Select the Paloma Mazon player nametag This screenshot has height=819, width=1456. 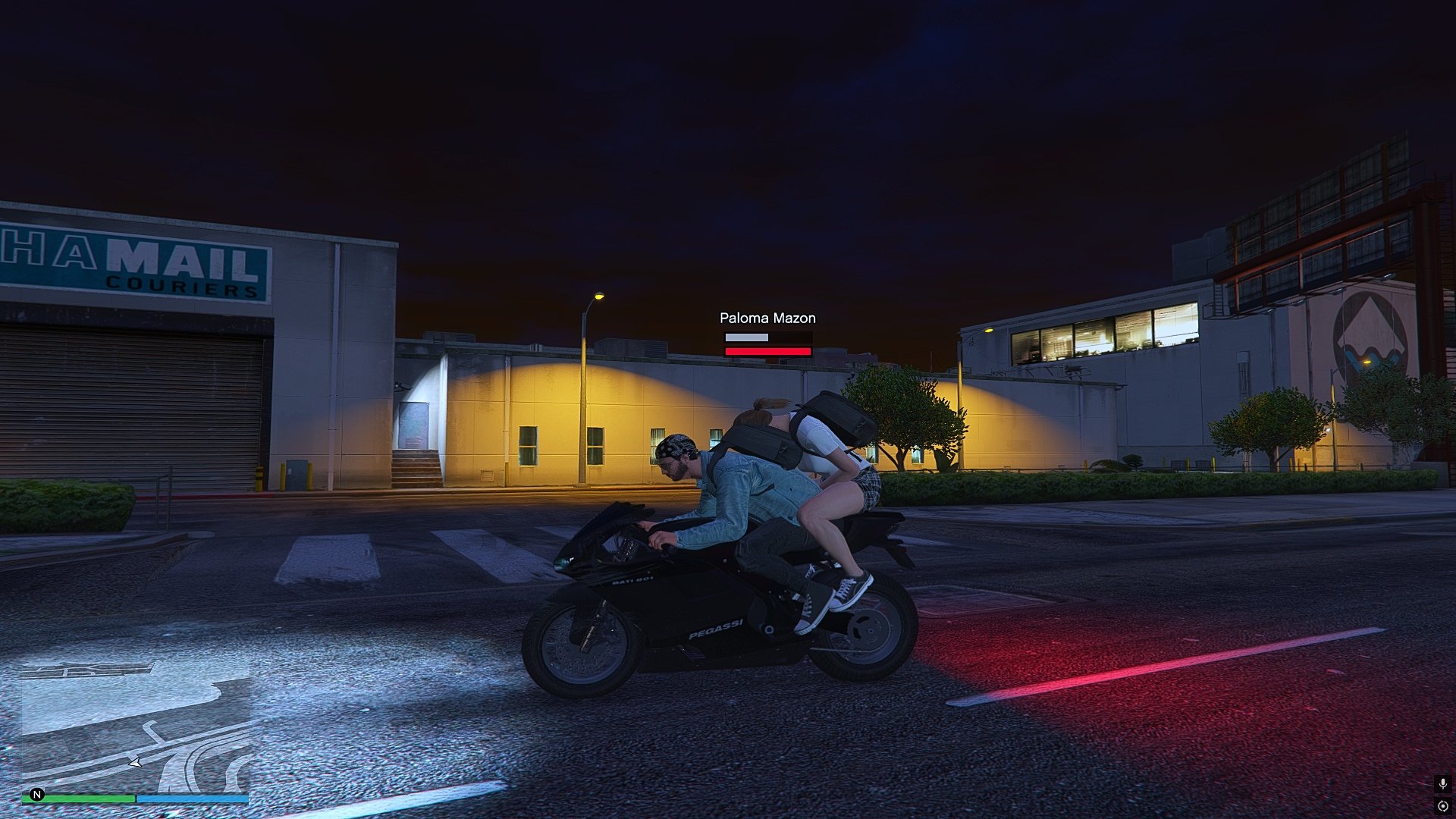pyautogui.click(x=767, y=318)
